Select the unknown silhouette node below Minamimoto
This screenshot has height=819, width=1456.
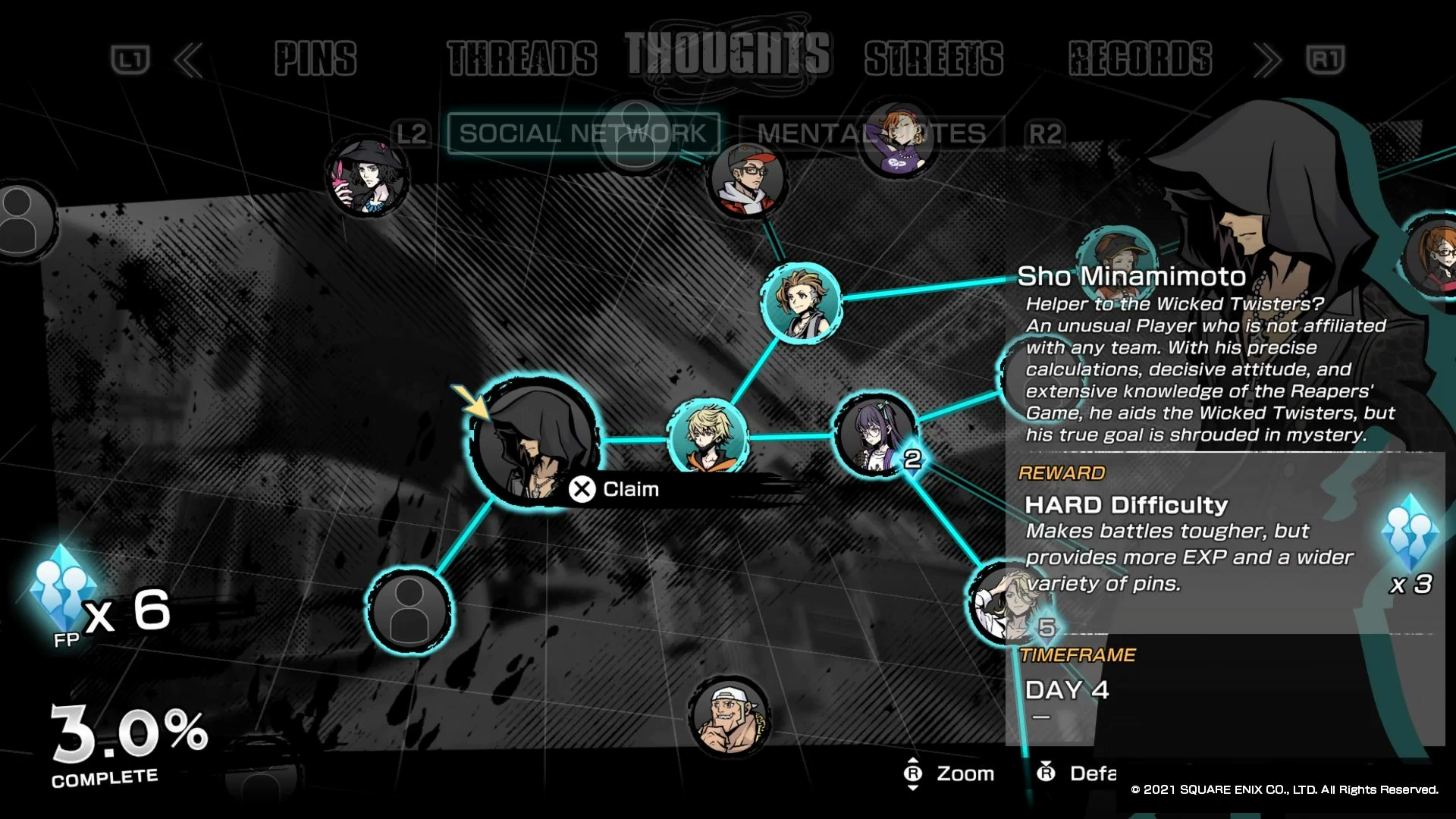[409, 610]
